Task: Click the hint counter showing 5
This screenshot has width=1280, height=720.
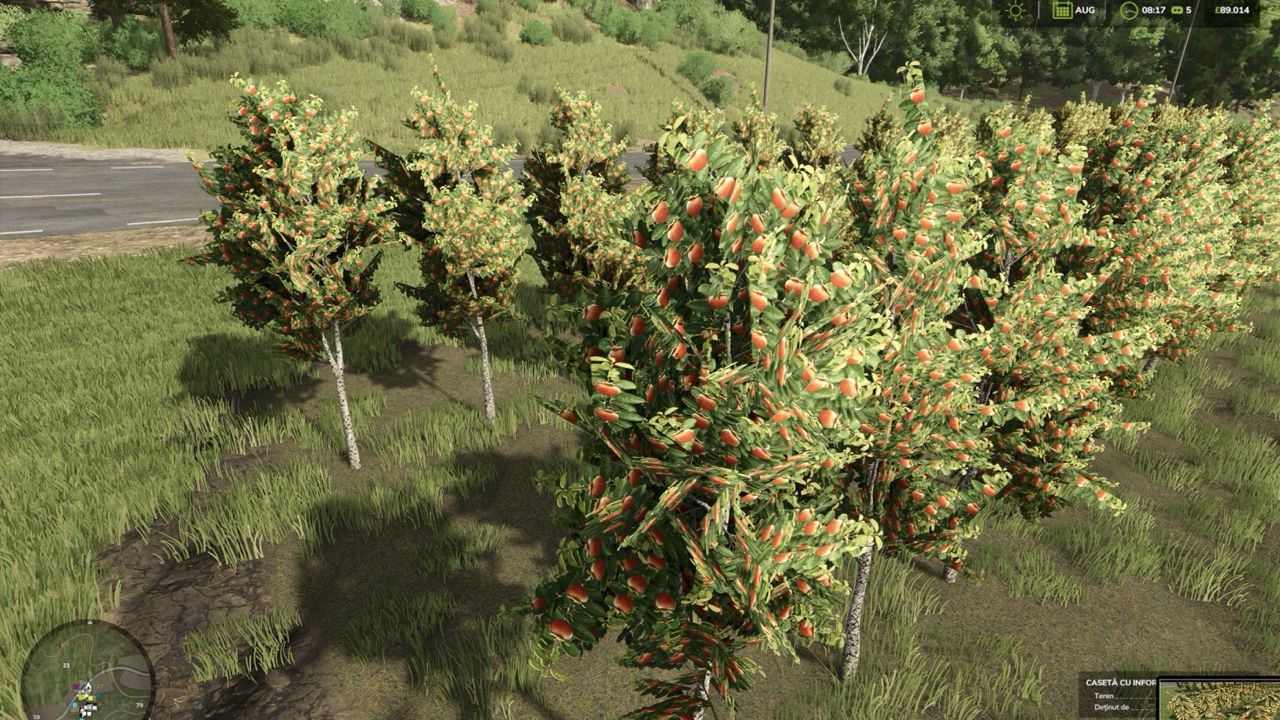Action: [1189, 10]
